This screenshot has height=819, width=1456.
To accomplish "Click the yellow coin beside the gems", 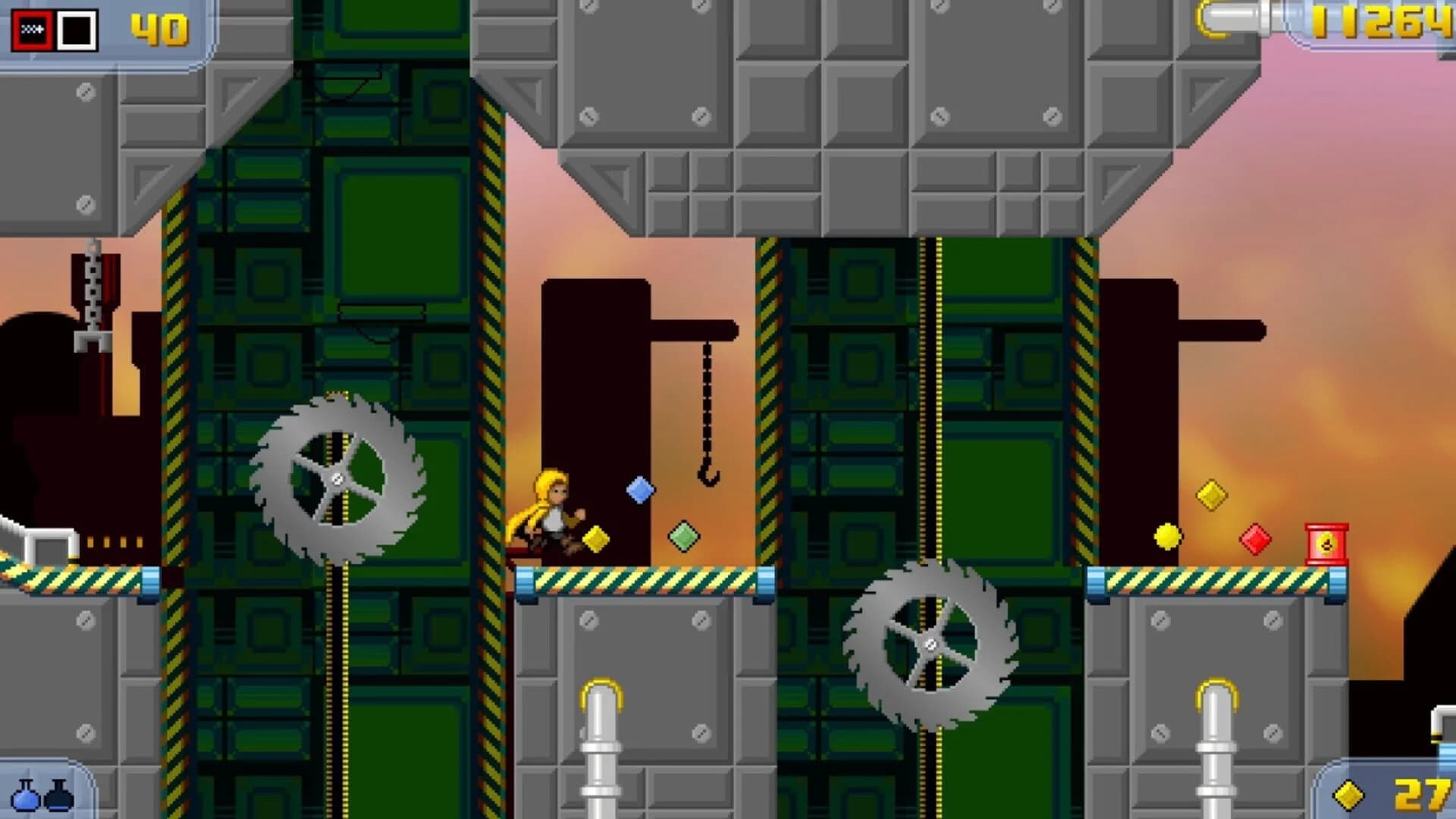I will (x=1168, y=535).
